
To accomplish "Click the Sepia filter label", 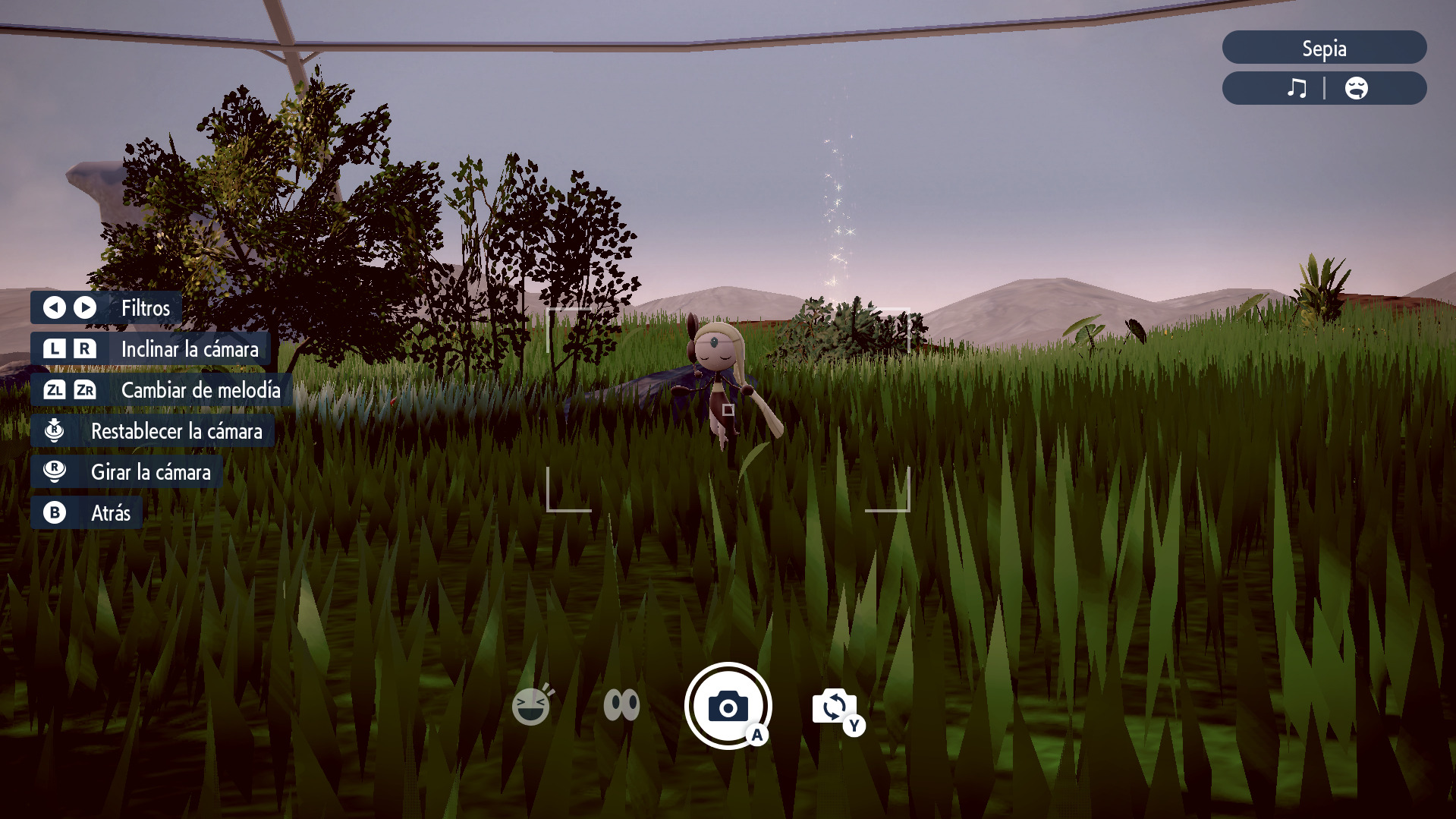I will [1324, 48].
